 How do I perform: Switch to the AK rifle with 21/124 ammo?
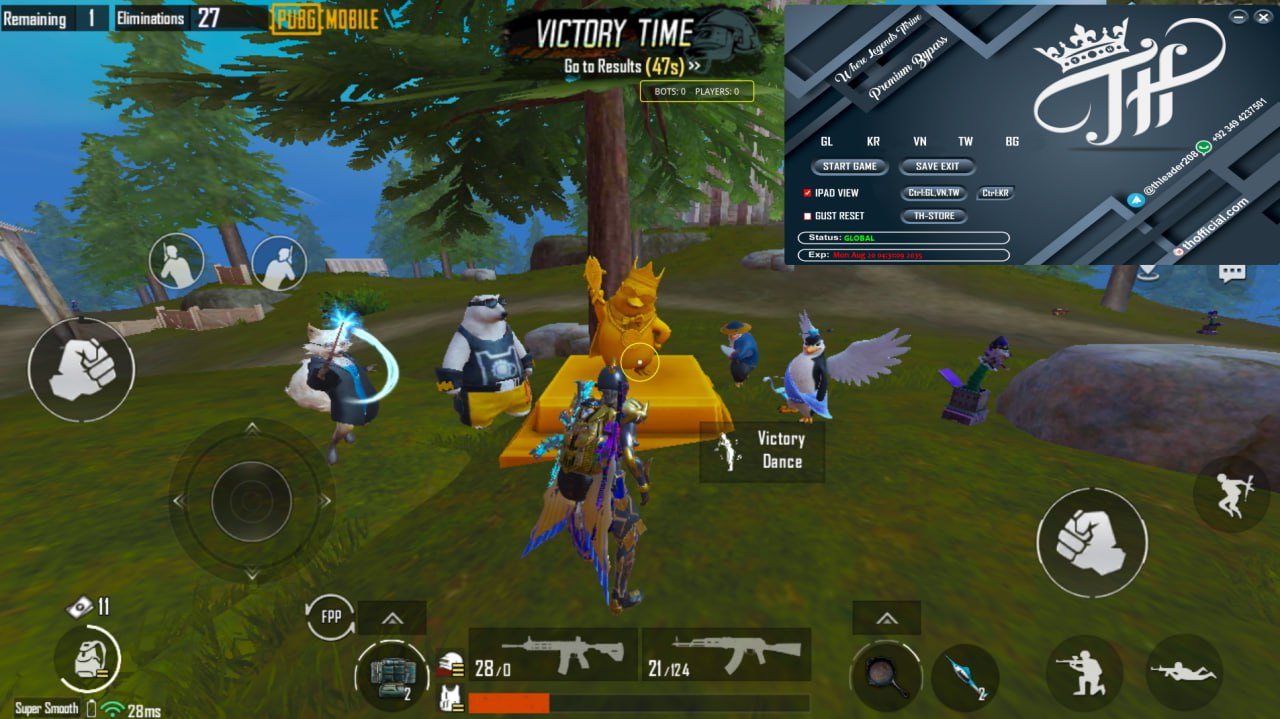tap(726, 655)
